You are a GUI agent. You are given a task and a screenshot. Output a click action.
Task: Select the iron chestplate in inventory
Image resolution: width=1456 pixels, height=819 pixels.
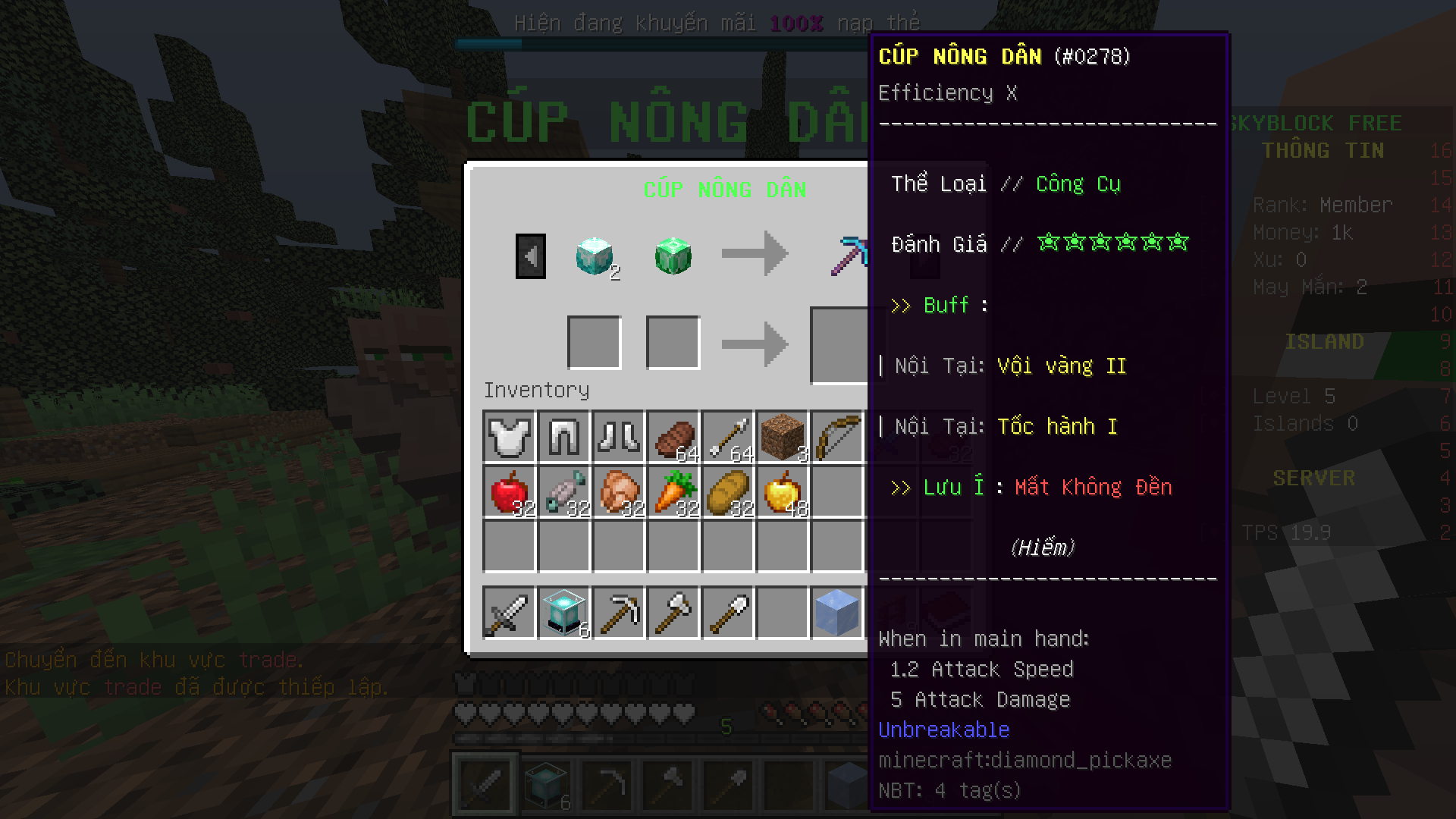point(509,438)
